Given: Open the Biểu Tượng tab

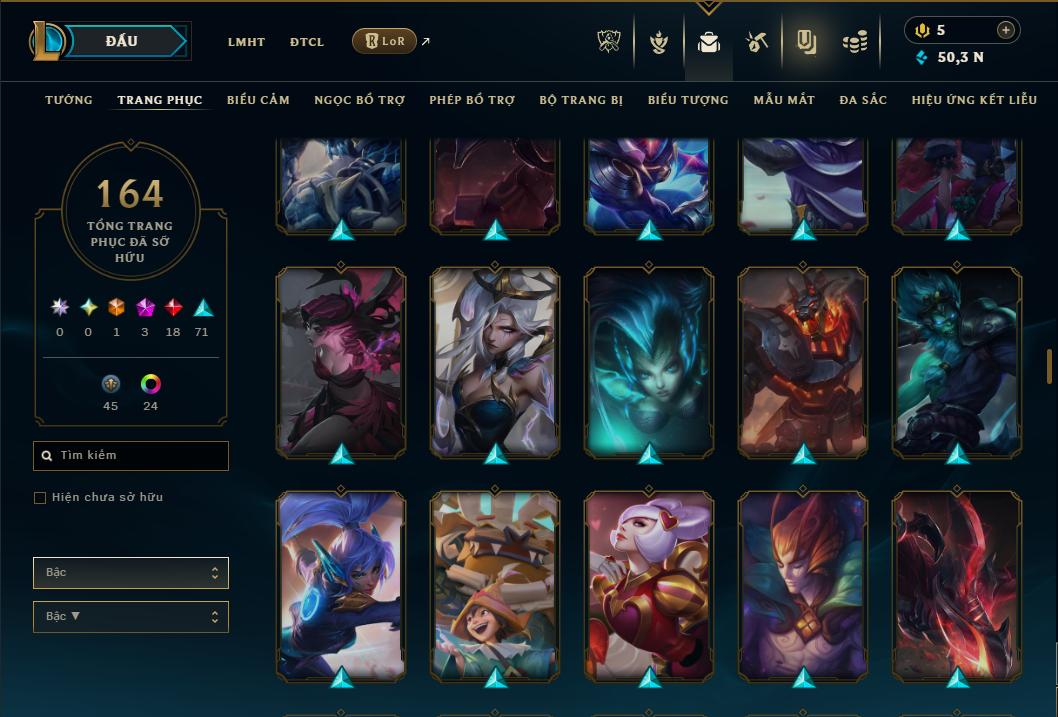Looking at the screenshot, I should pyautogui.click(x=688, y=100).
